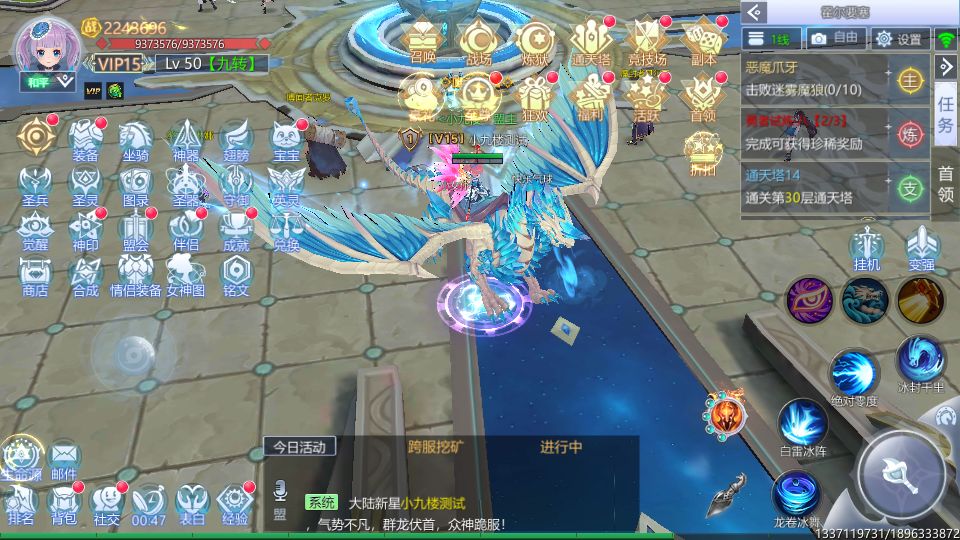Open the 成就 achievements trophy icon
The image size is (960, 540).
[236, 228]
